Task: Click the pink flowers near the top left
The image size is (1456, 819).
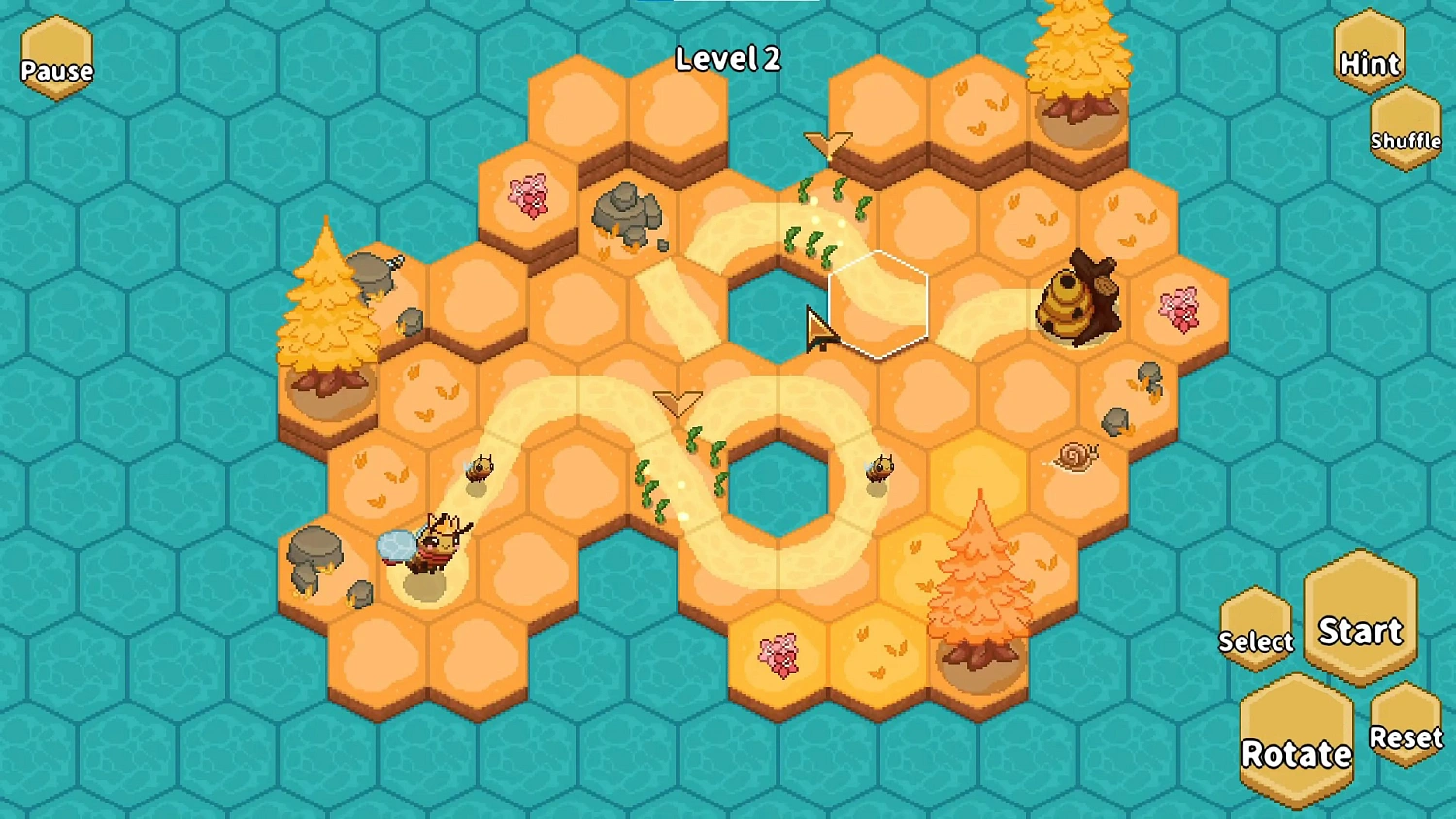Action: point(527,198)
